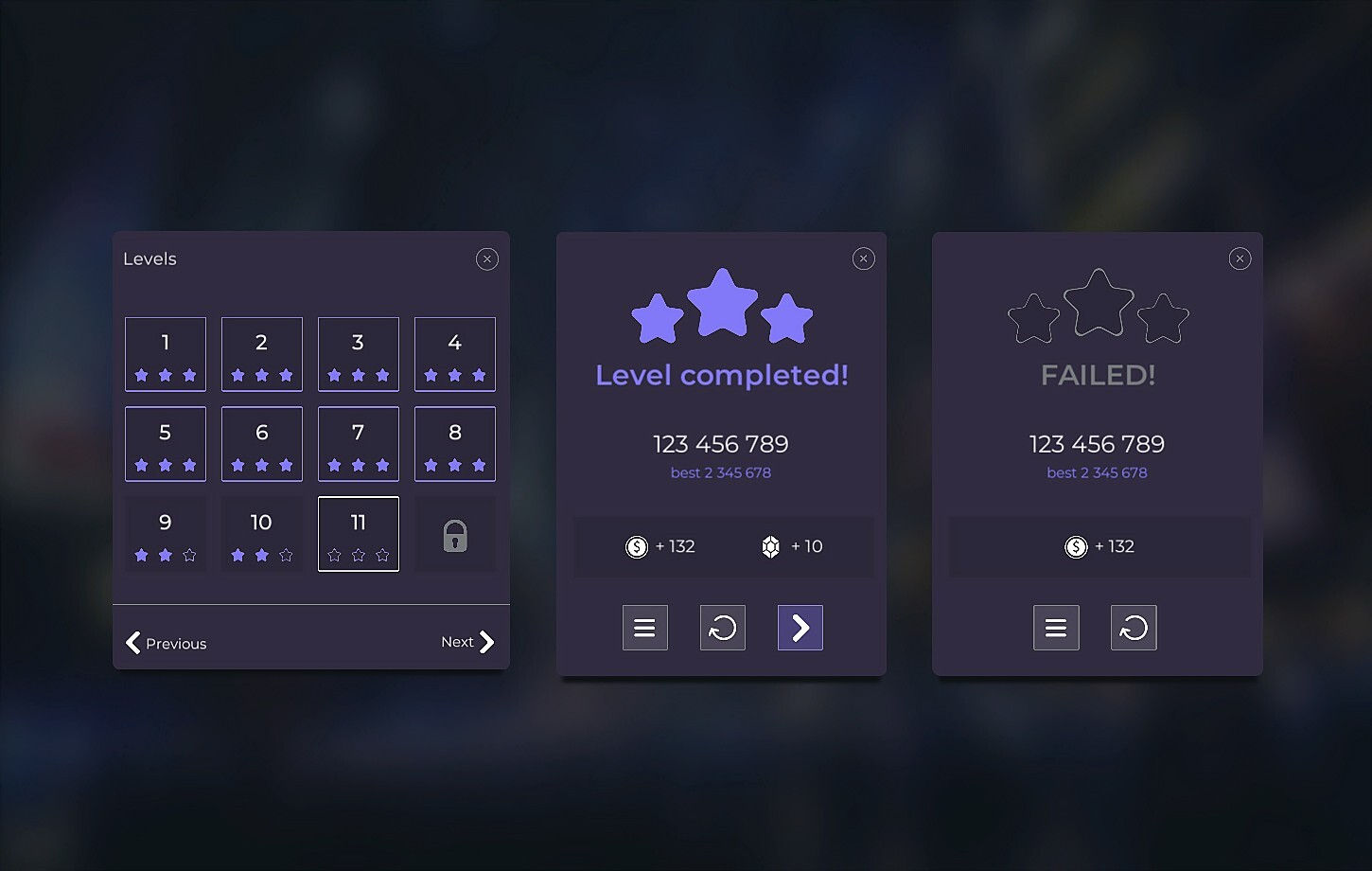
Task: Proceed to next level using the arrow icon
Action: click(800, 627)
